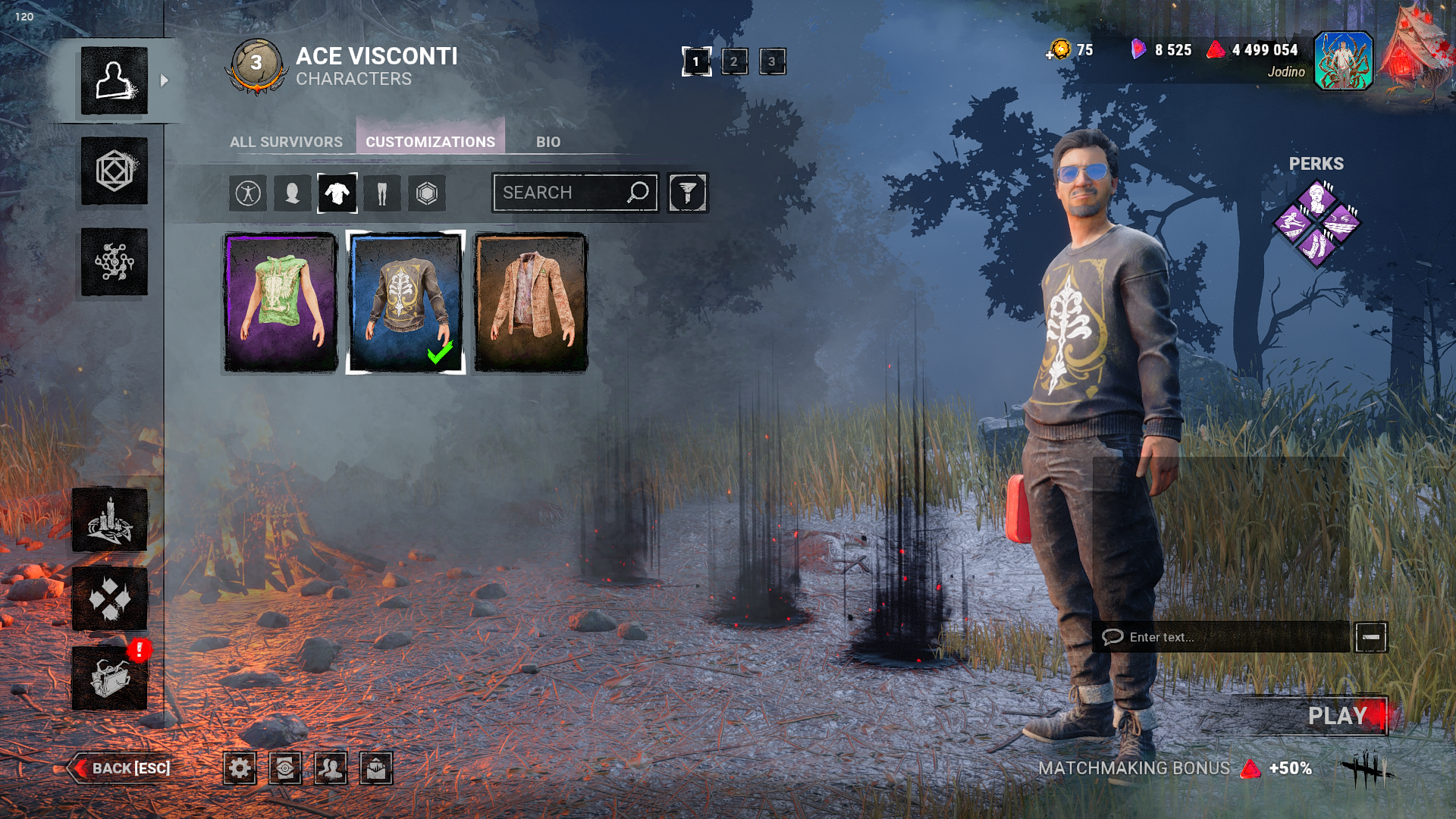
Task: Click the PLAY button
Action: point(1337,716)
